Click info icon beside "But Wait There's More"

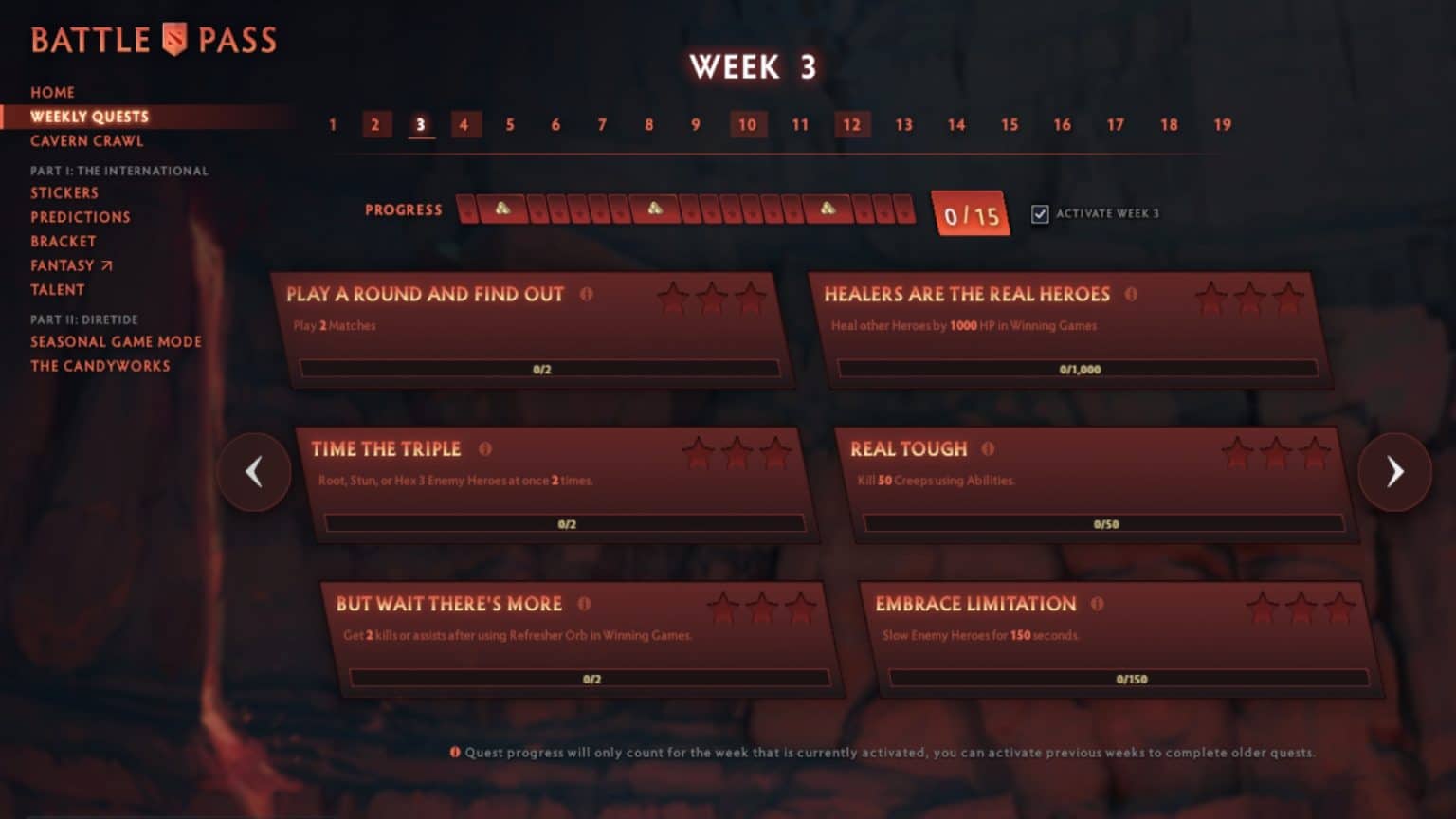click(x=584, y=606)
